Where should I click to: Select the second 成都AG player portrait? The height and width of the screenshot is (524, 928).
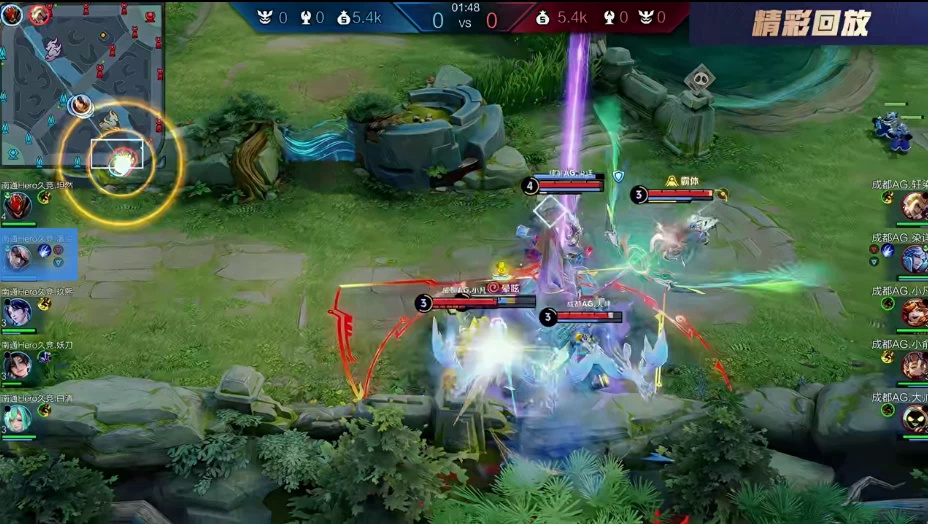point(913,259)
